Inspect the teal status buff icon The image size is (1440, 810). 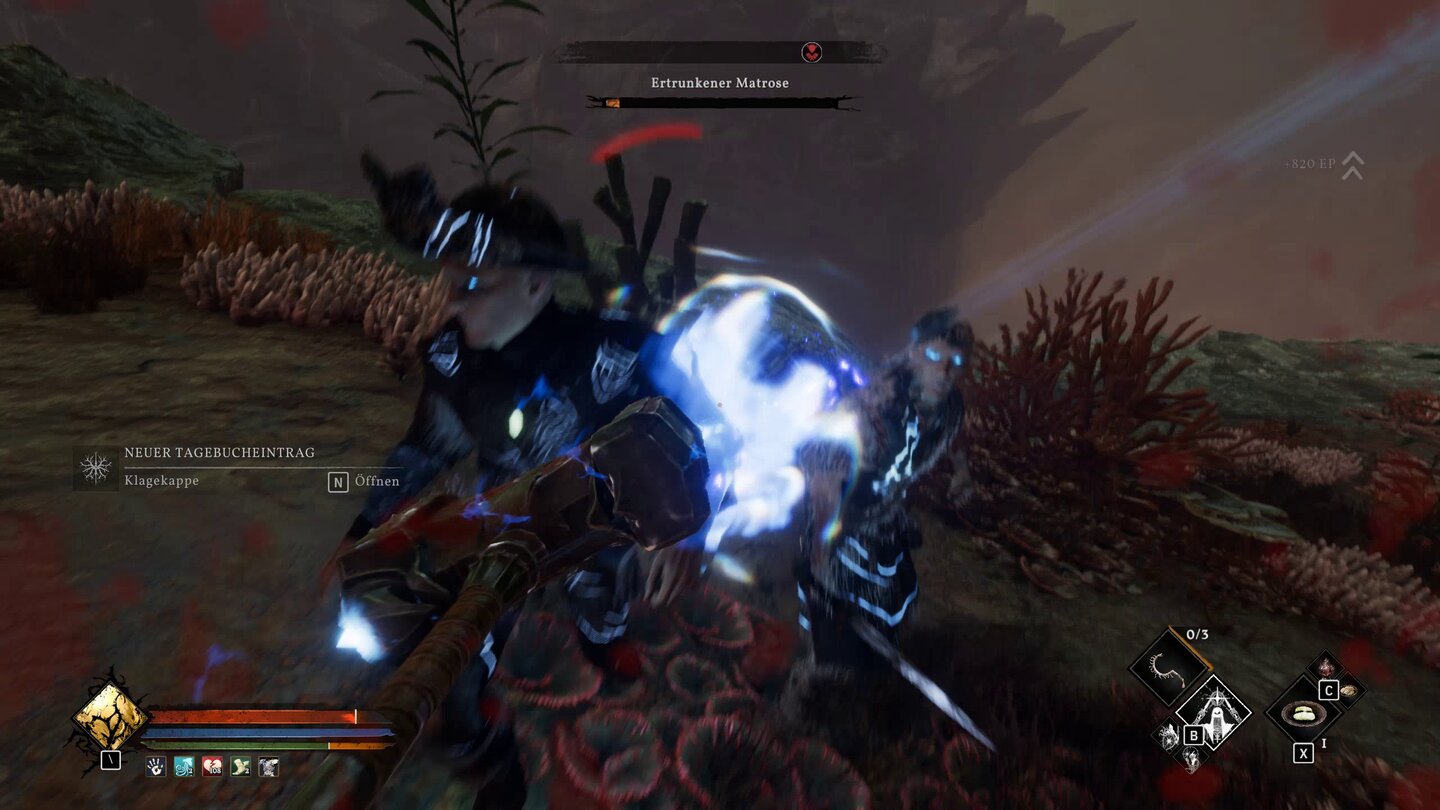point(184,767)
